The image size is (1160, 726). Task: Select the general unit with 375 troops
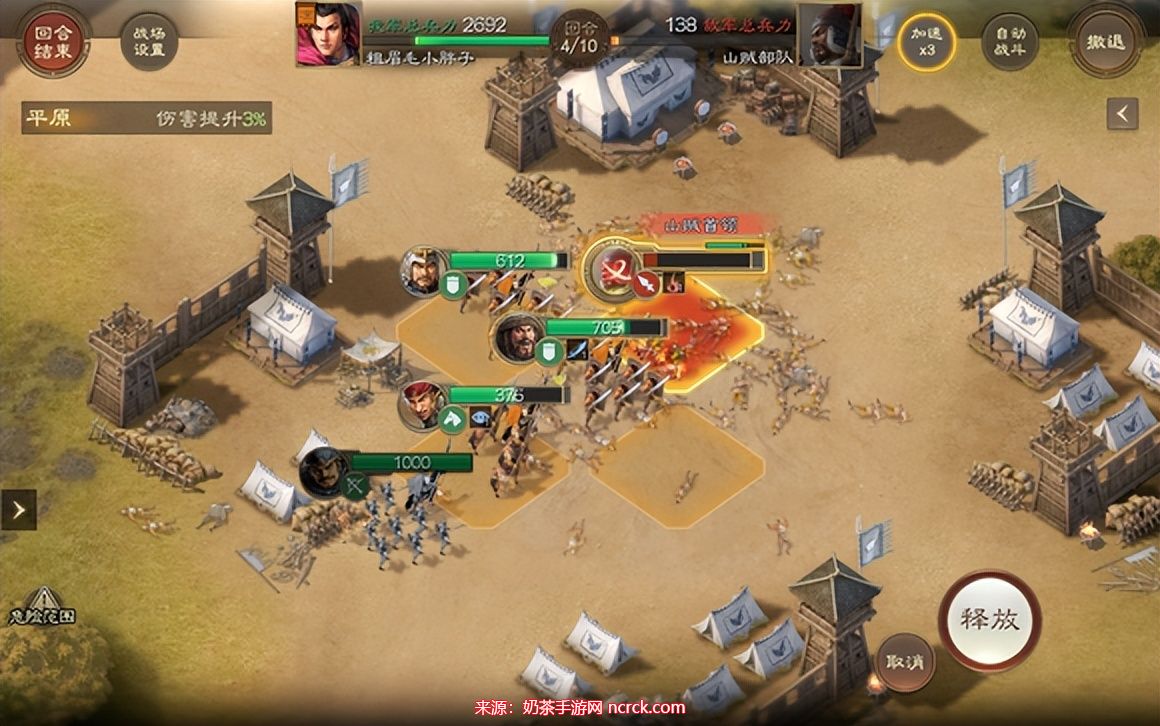pyautogui.click(x=424, y=402)
